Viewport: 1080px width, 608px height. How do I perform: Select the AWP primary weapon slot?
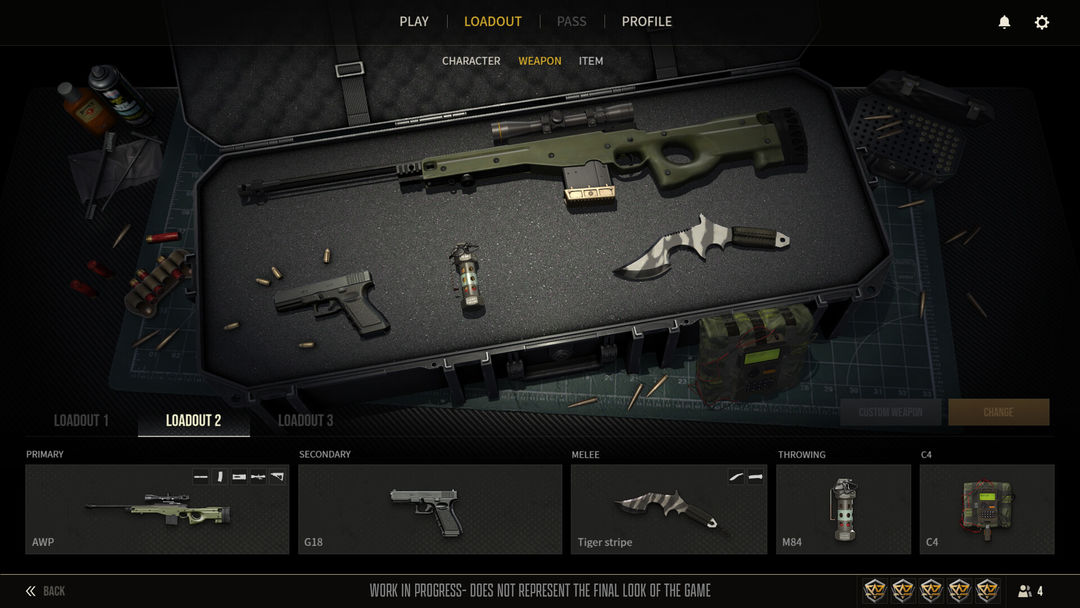click(x=157, y=509)
